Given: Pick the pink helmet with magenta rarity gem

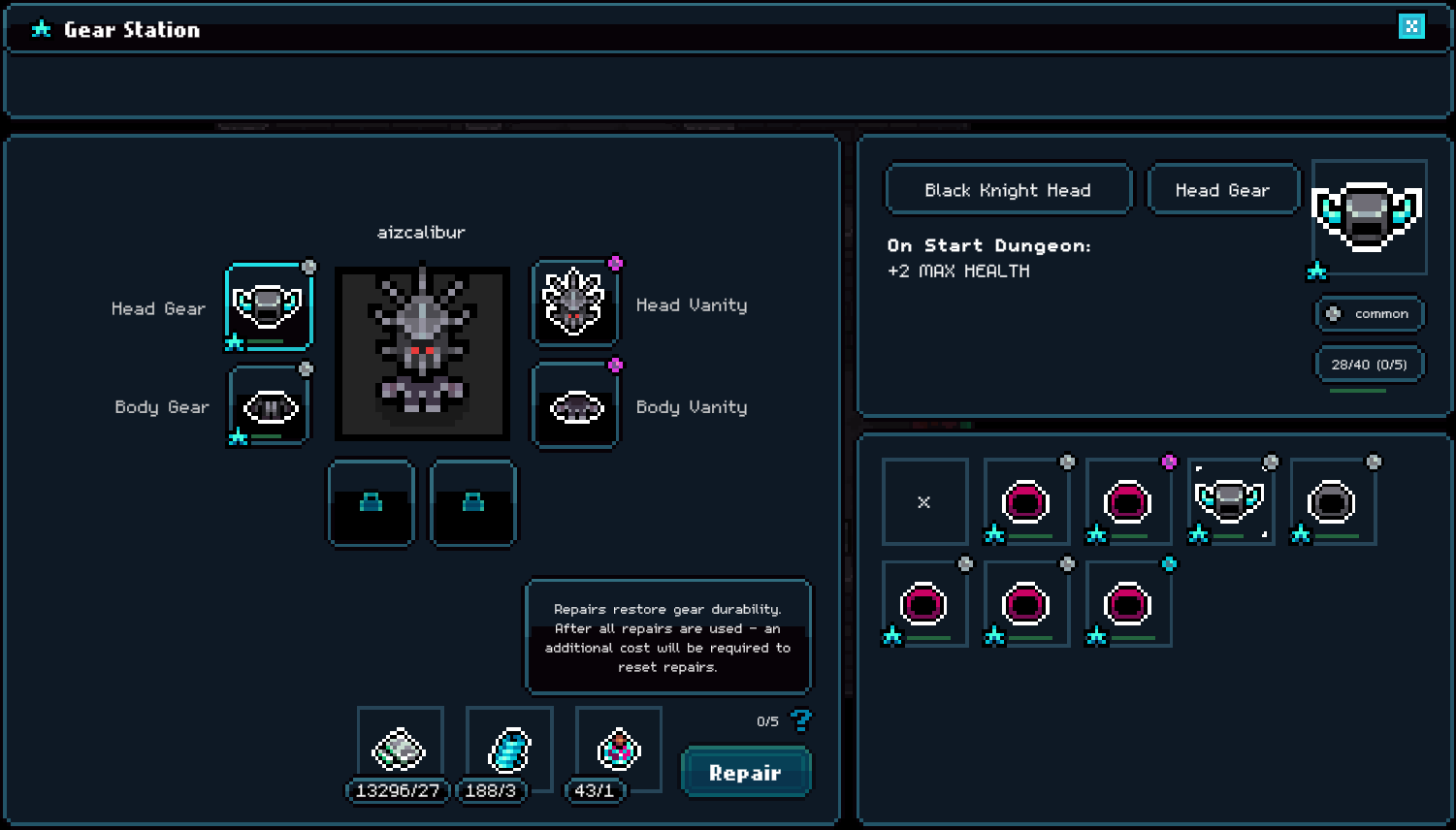Looking at the screenshot, I should pos(1127,502).
